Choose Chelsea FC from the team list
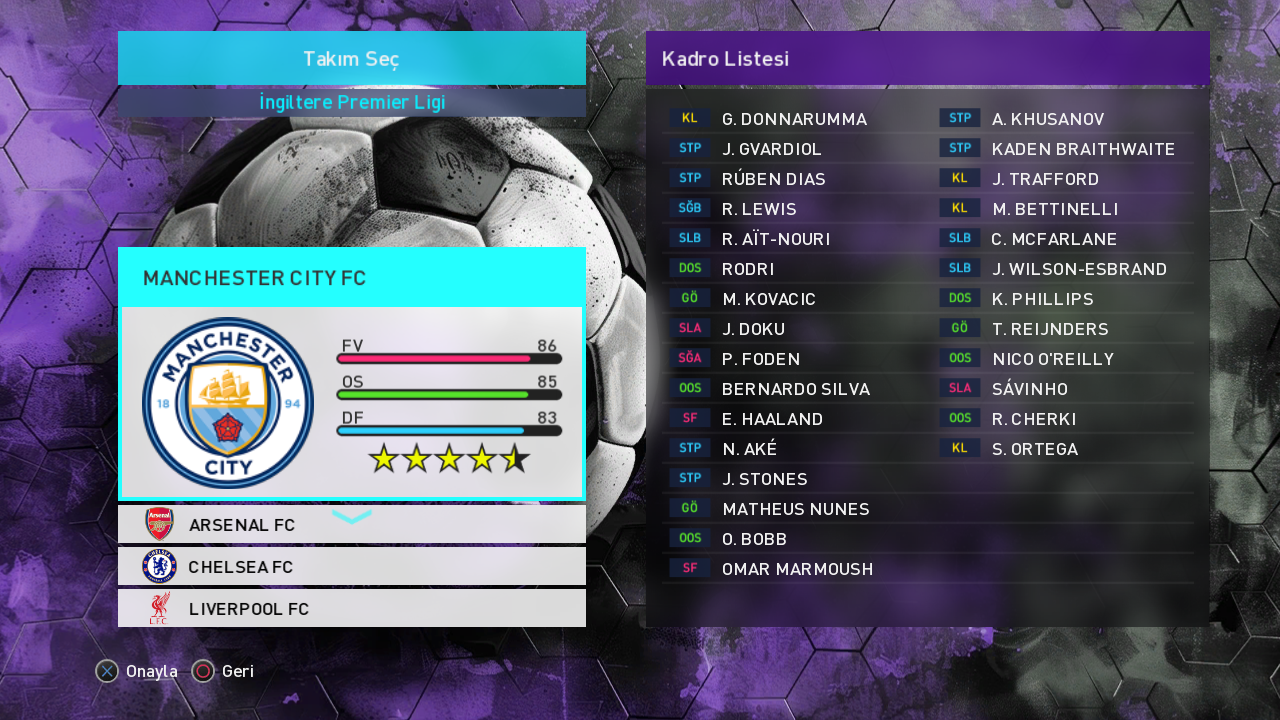The image size is (1280, 720). coord(351,567)
